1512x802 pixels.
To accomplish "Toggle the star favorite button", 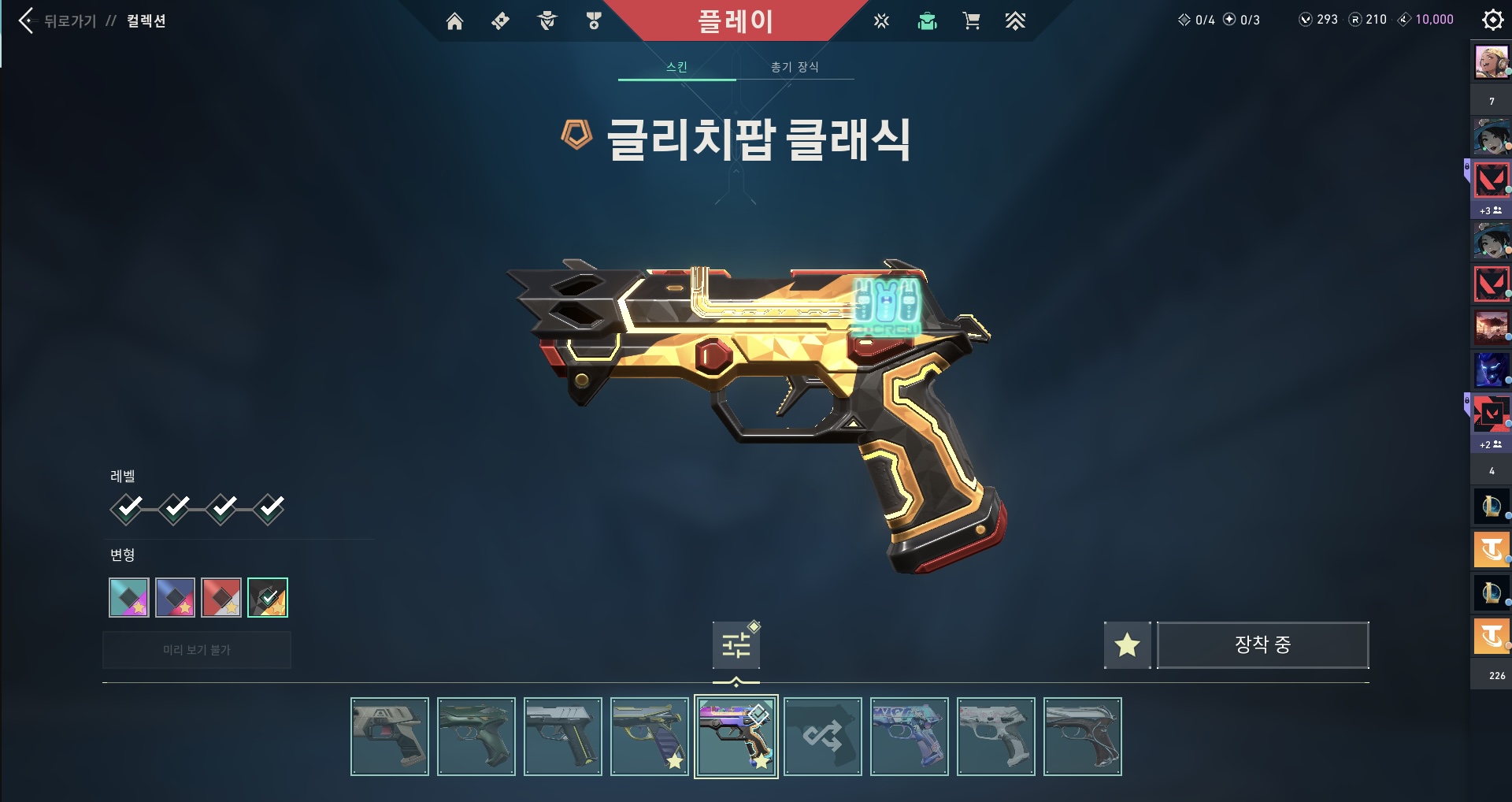I will point(1127,645).
